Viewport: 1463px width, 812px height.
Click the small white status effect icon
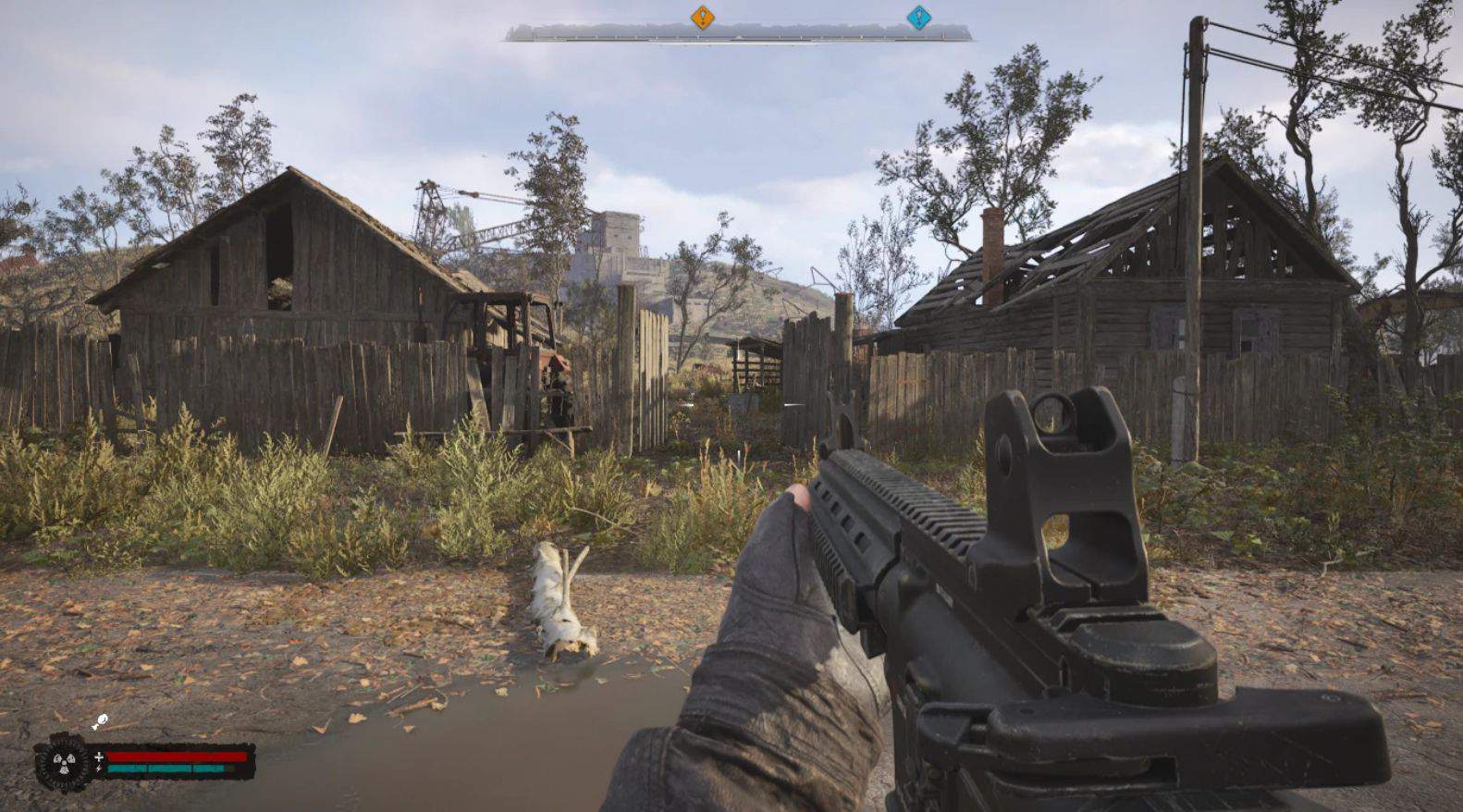[x=99, y=720]
